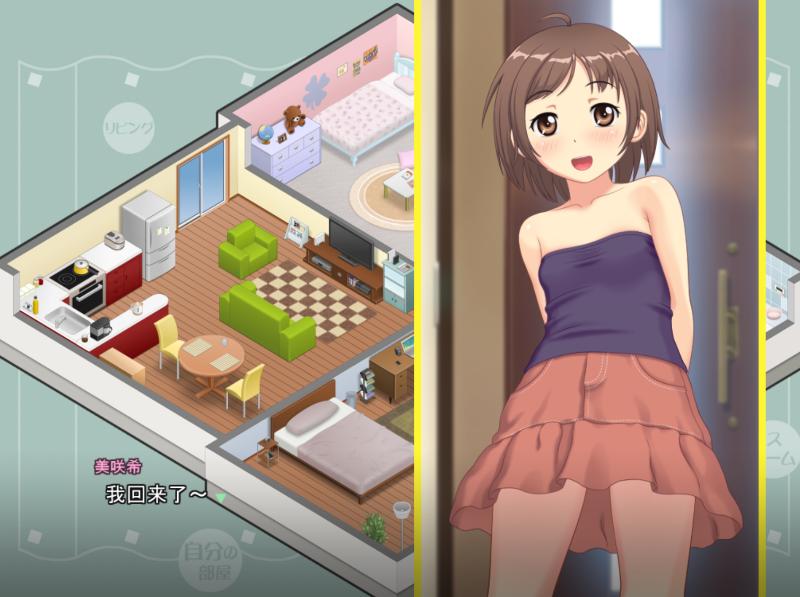The image size is (800, 597).
Task: Click the green dialogue advance arrow
Action: tap(221, 497)
